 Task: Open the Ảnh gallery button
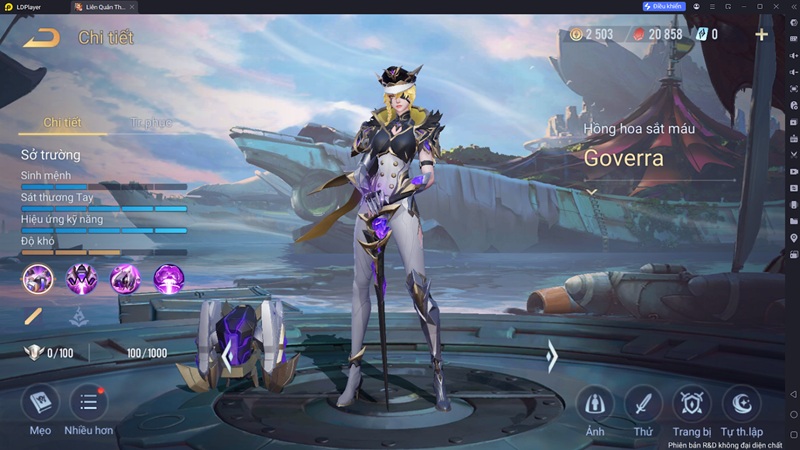click(595, 404)
